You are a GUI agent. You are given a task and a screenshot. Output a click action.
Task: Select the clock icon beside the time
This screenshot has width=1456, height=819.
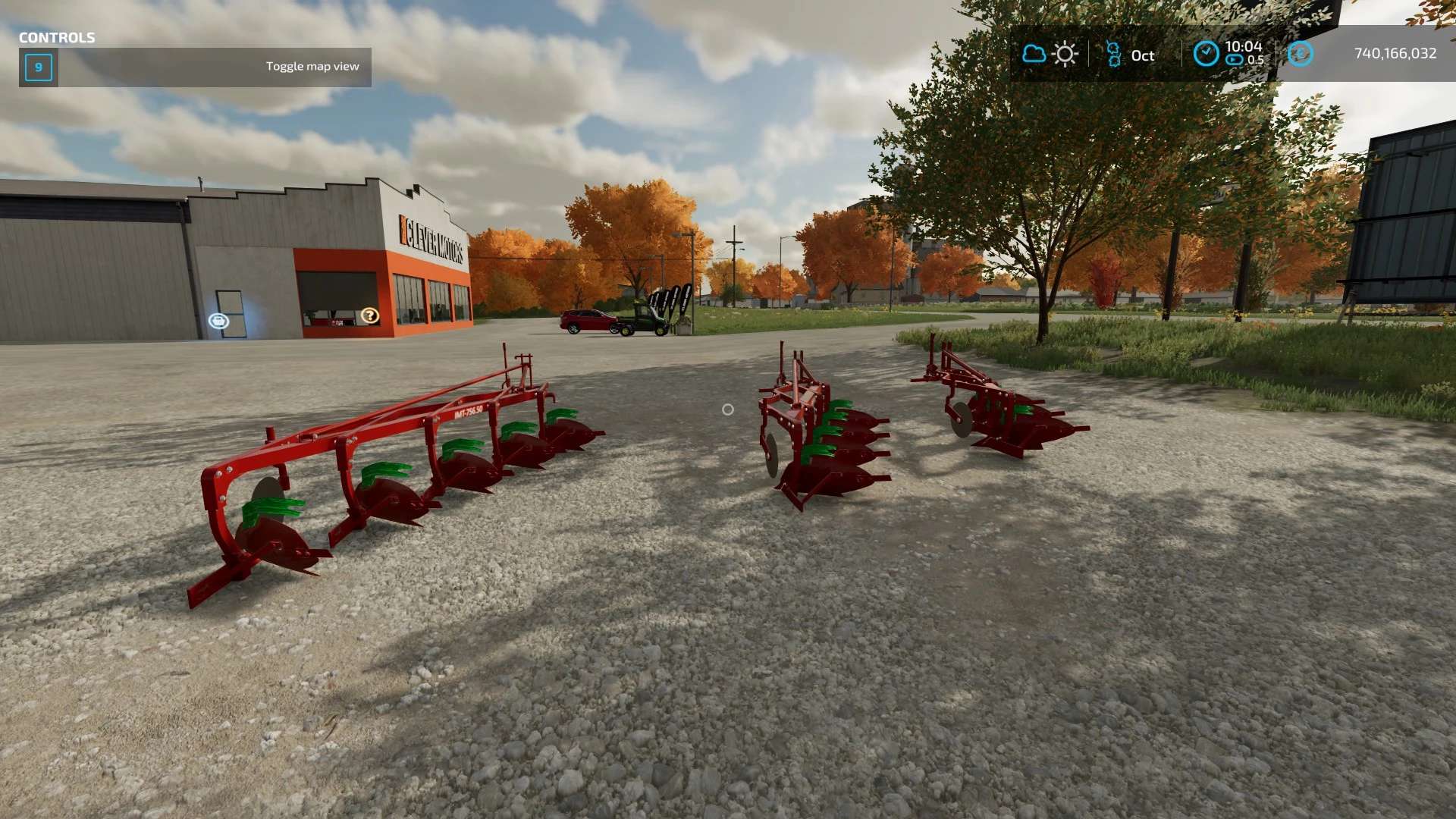point(1206,54)
